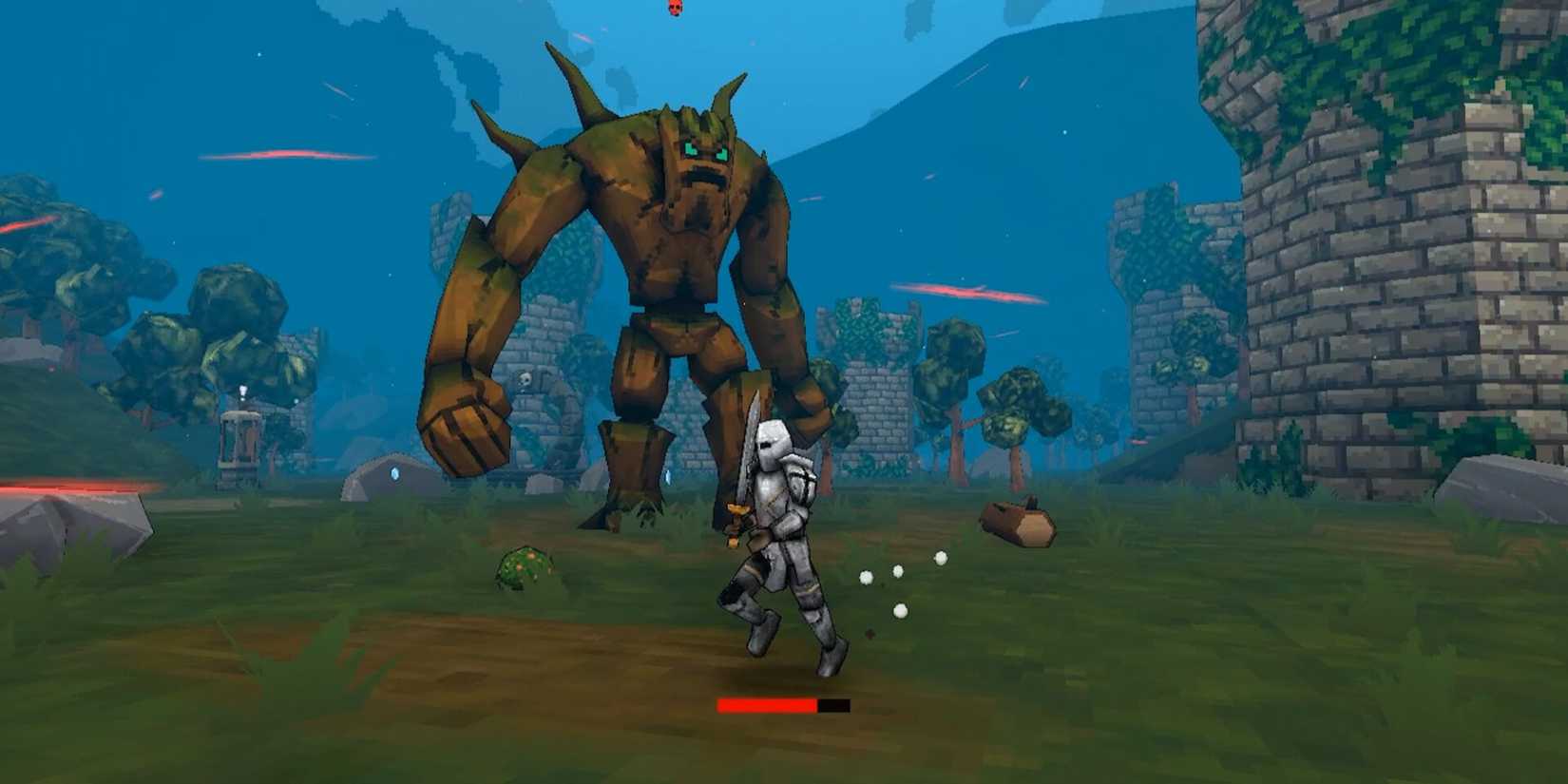Click the skull decal on the distant castle wall

pyautogui.click(x=525, y=379)
